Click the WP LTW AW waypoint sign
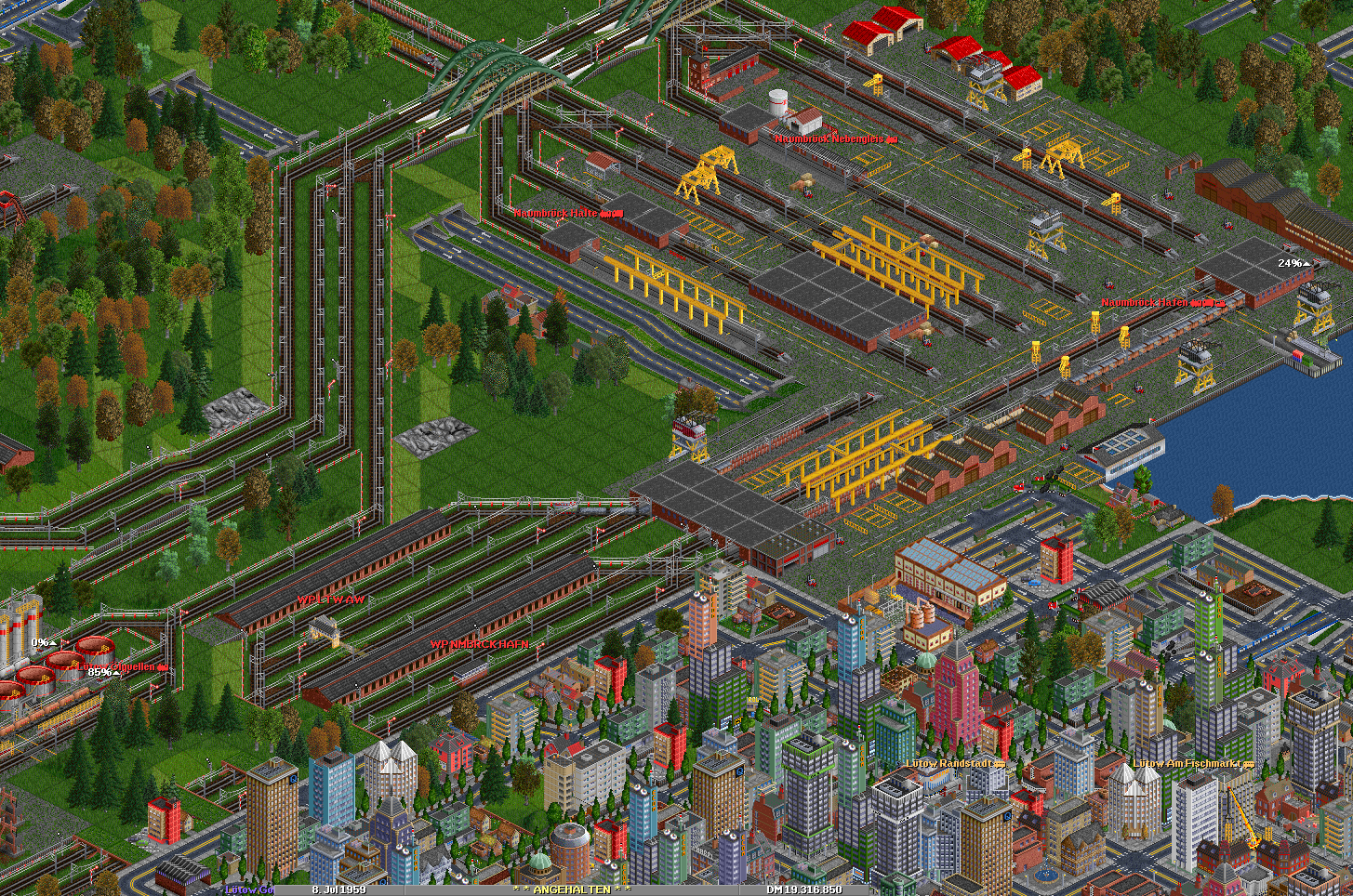 coord(332,600)
